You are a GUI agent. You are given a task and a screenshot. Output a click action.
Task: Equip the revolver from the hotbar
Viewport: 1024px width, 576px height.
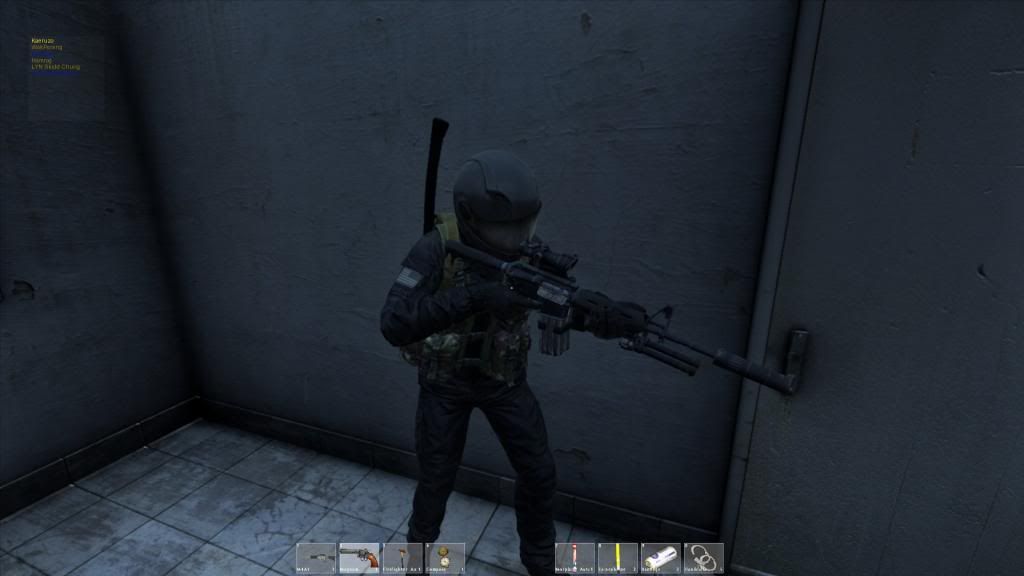coord(359,557)
